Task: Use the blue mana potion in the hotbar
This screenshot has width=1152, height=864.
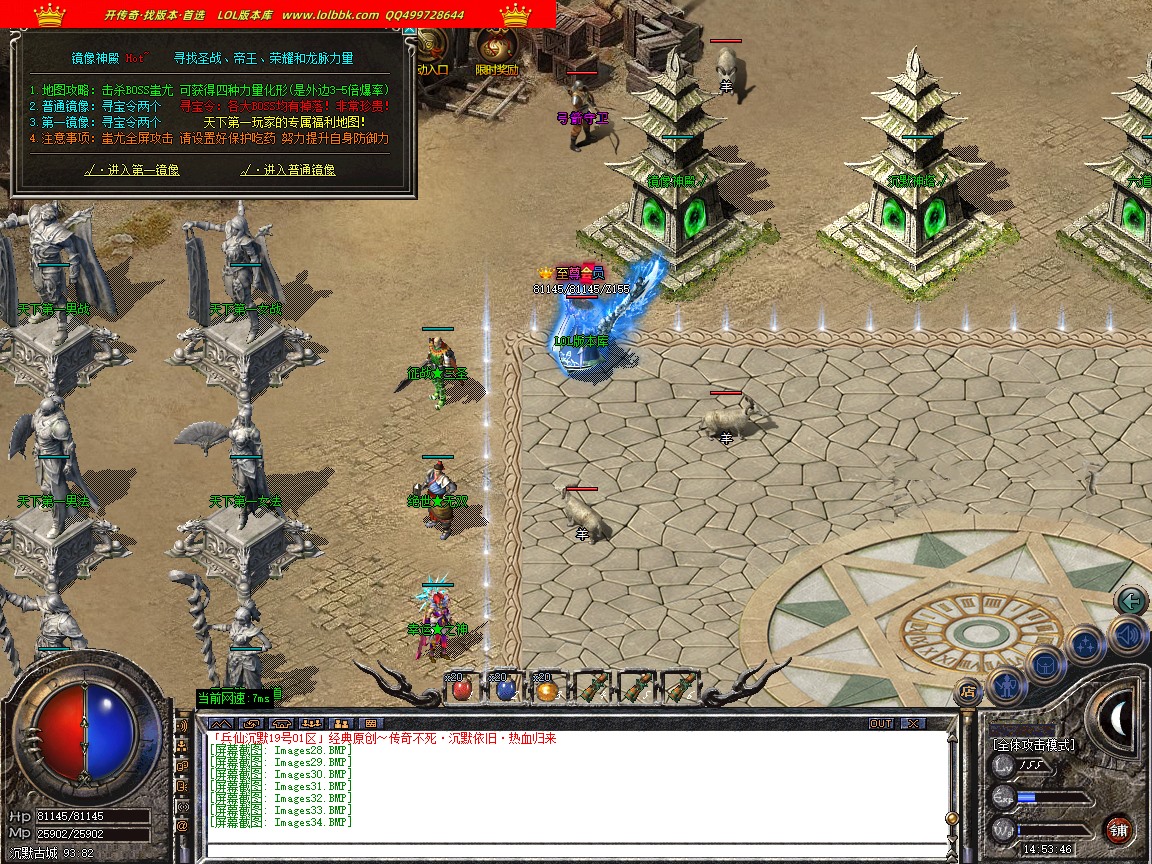Action: (x=505, y=688)
